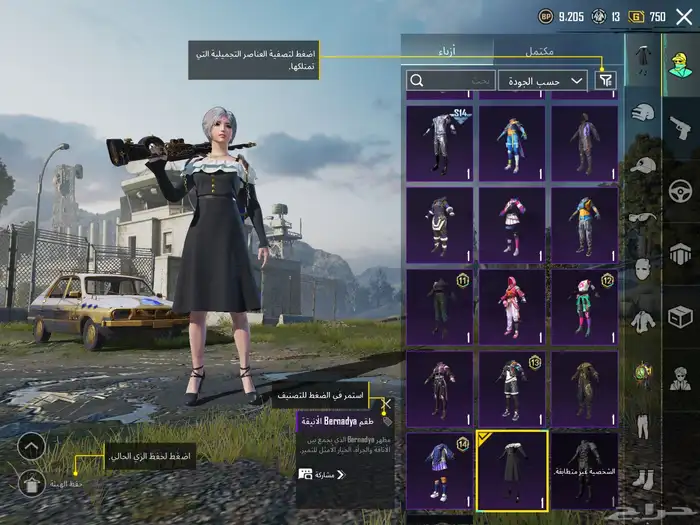Show the glasses category

pos(642,217)
